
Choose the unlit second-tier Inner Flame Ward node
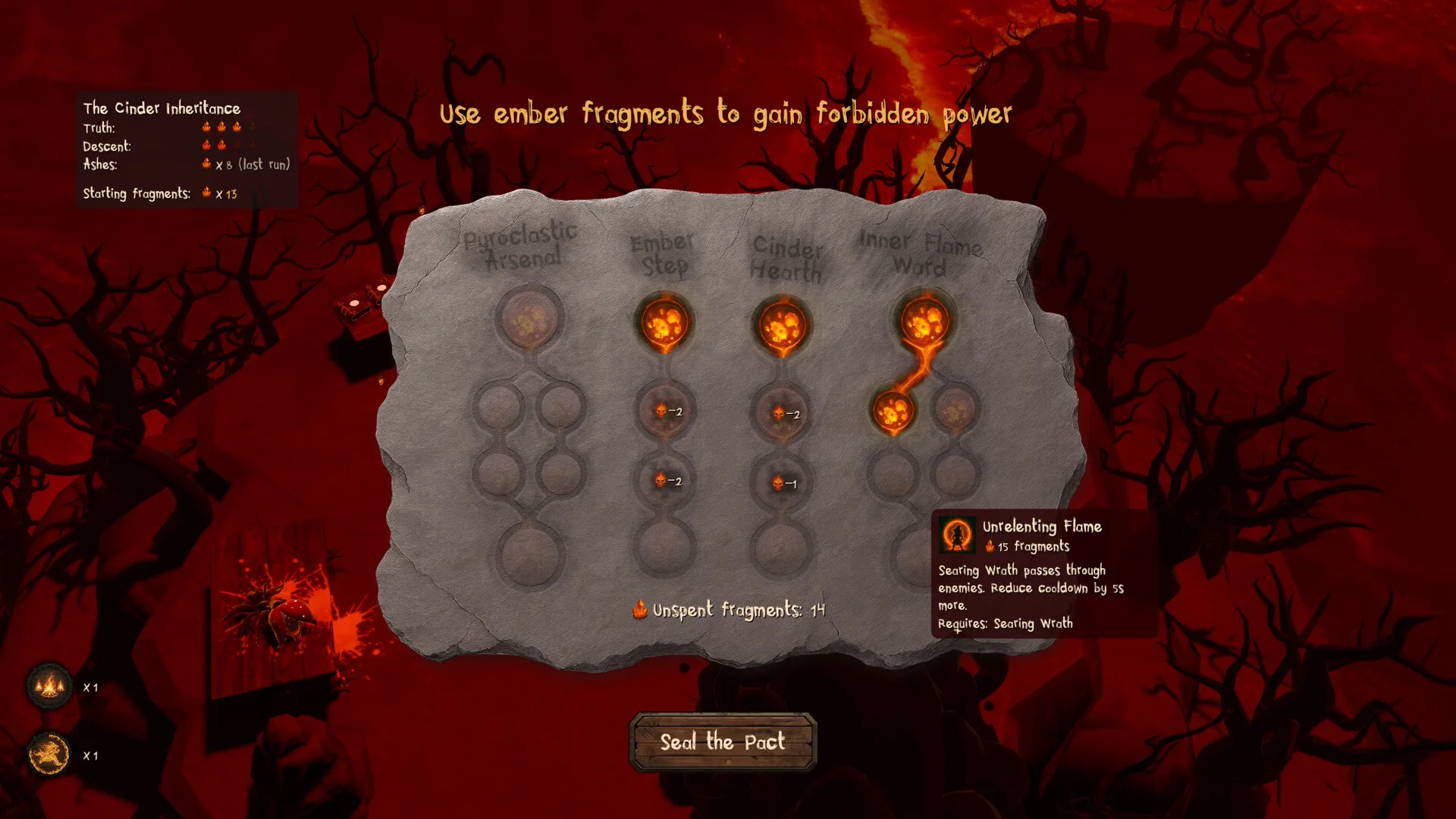(x=955, y=410)
